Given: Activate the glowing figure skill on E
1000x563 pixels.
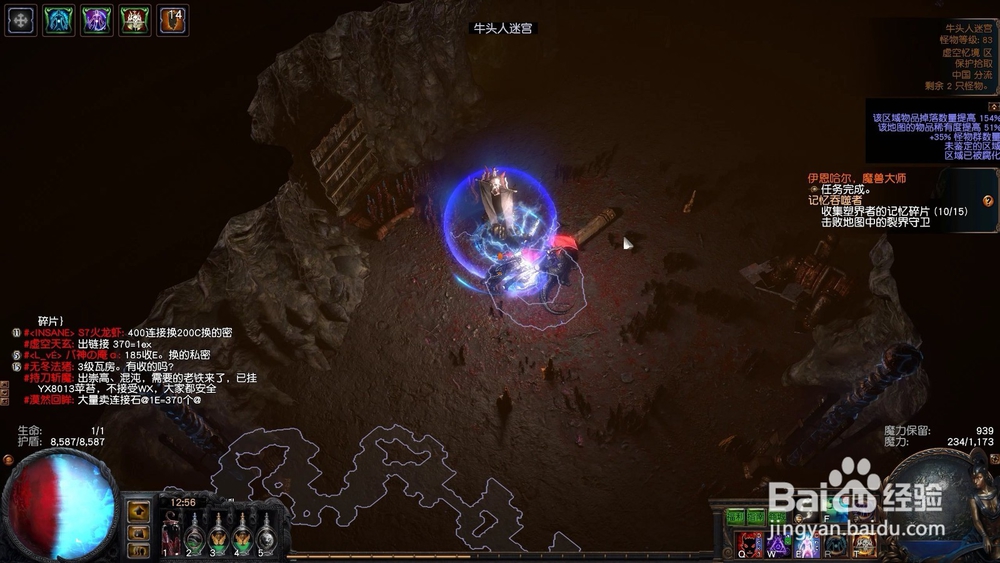Looking at the screenshot, I should (806, 545).
